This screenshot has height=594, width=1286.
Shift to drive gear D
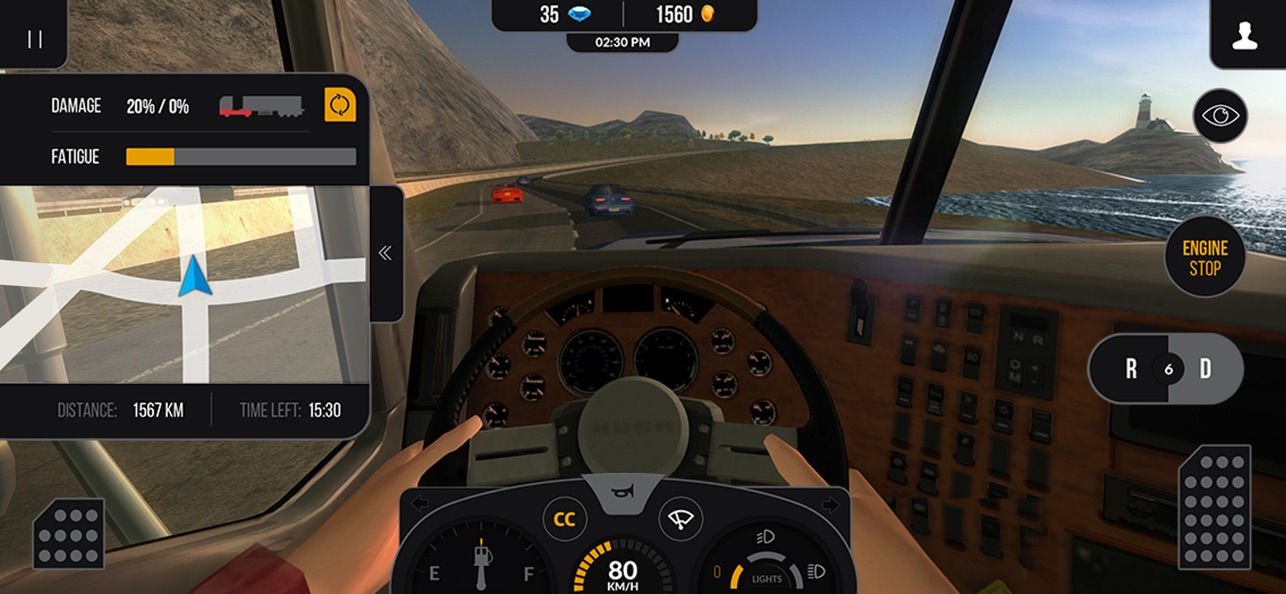[x=1206, y=369]
